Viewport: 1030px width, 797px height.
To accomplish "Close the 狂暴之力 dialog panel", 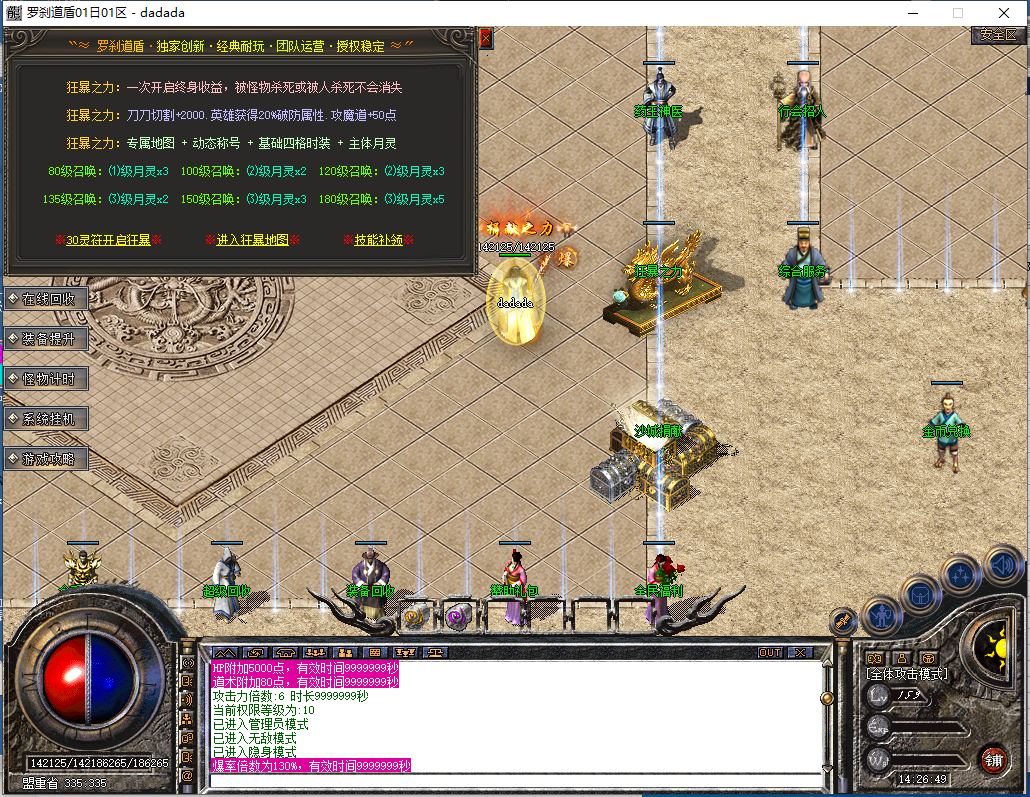I will tap(486, 38).
